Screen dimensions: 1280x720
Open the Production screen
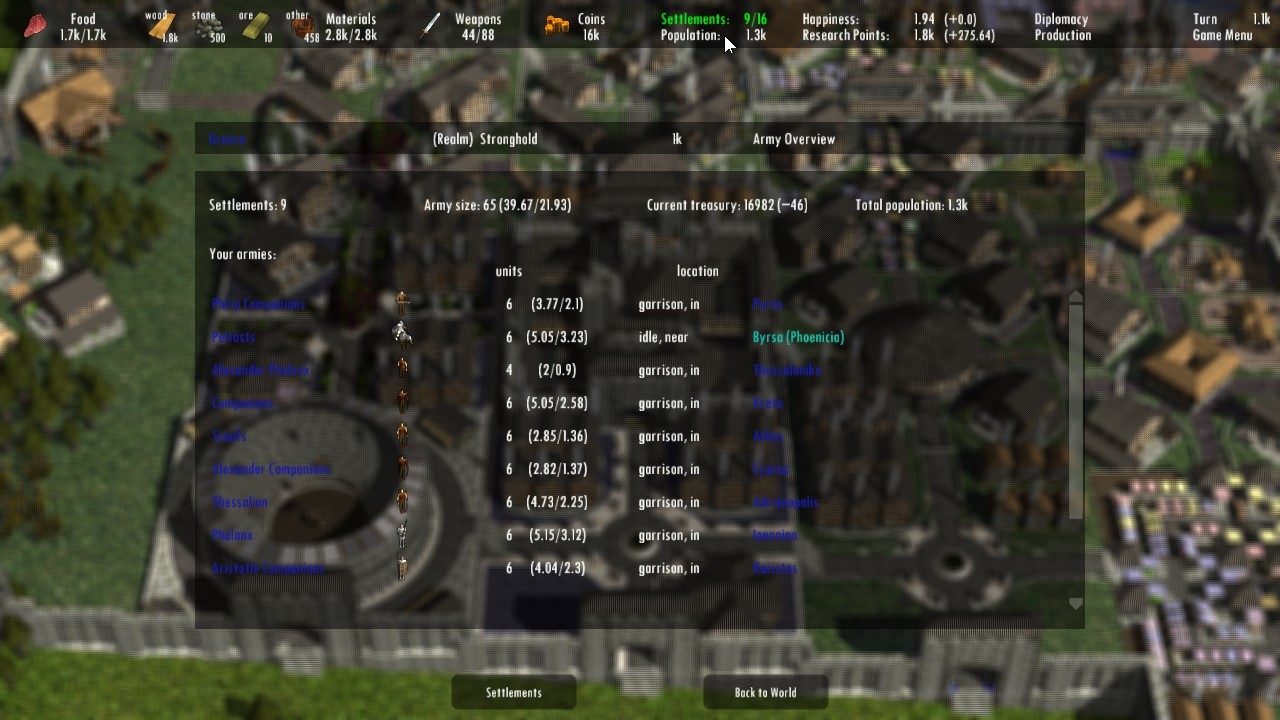[1062, 35]
